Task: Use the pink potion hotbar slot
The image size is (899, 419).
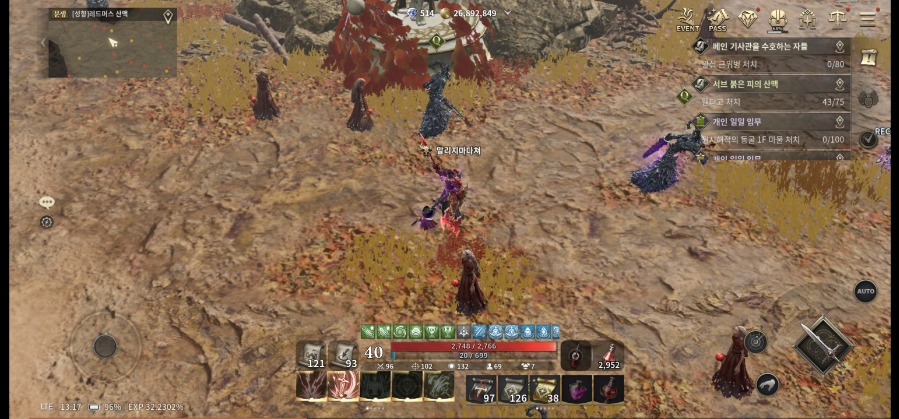Action: [576, 388]
